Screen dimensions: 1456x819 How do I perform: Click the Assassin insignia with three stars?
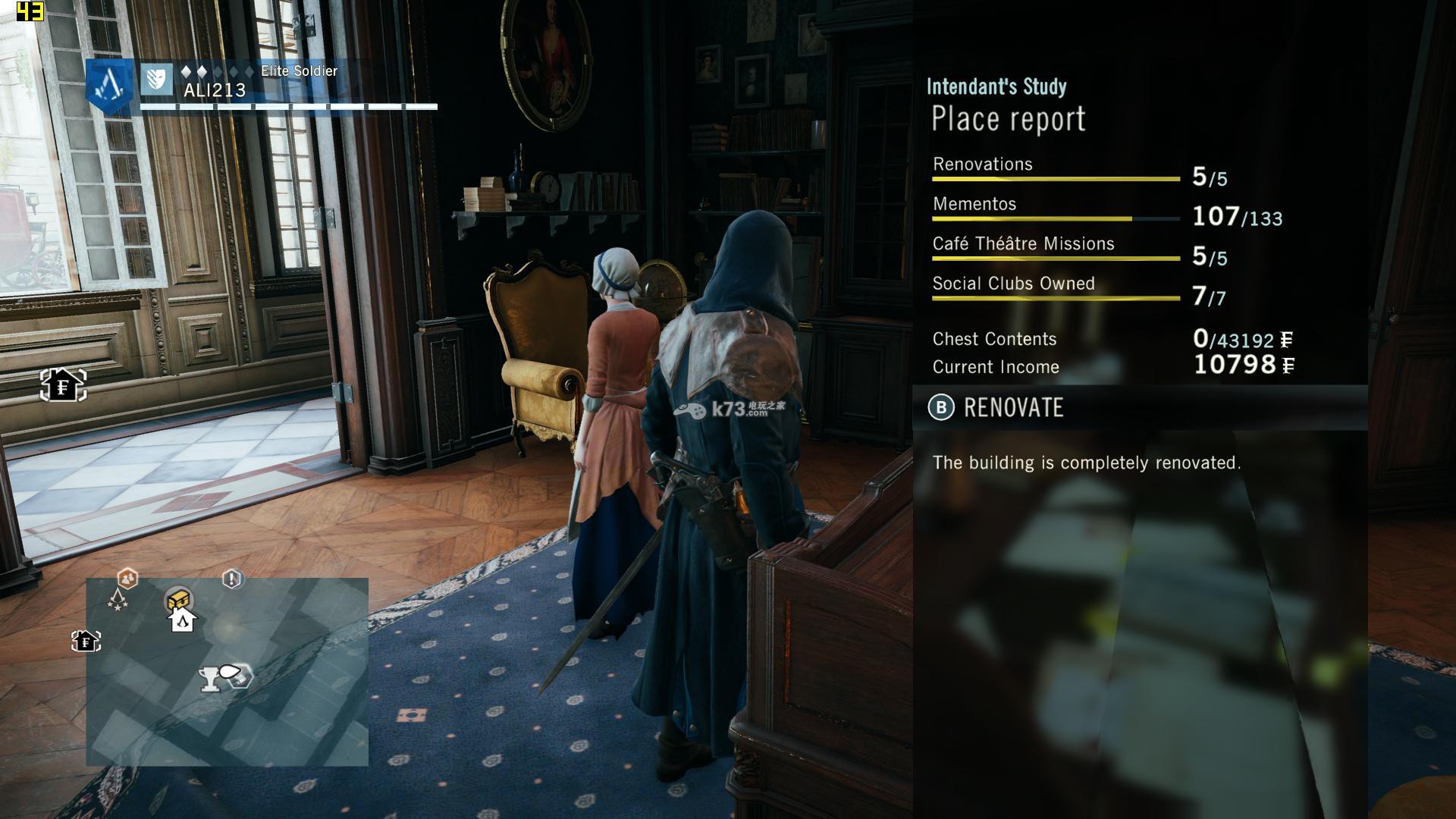pos(118,601)
